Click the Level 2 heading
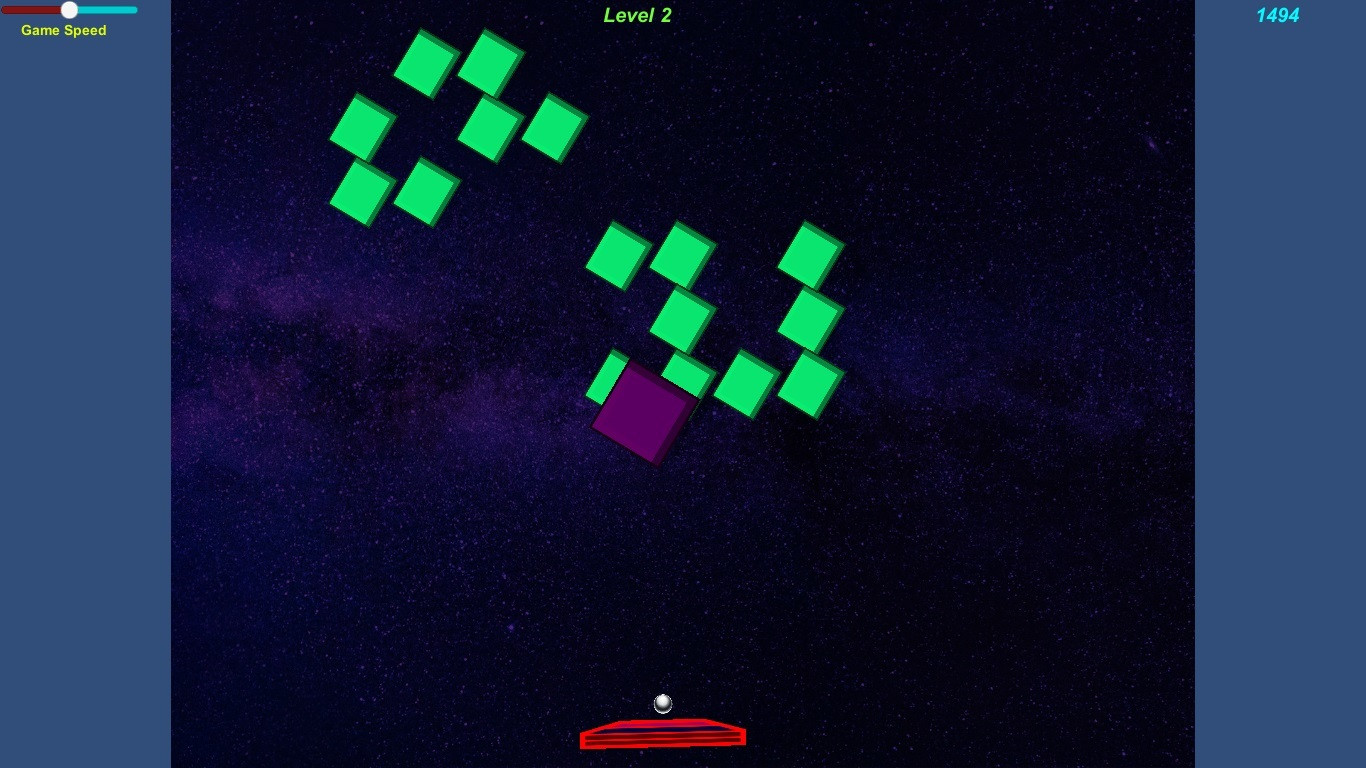Image resolution: width=1366 pixels, height=768 pixels. tap(637, 15)
